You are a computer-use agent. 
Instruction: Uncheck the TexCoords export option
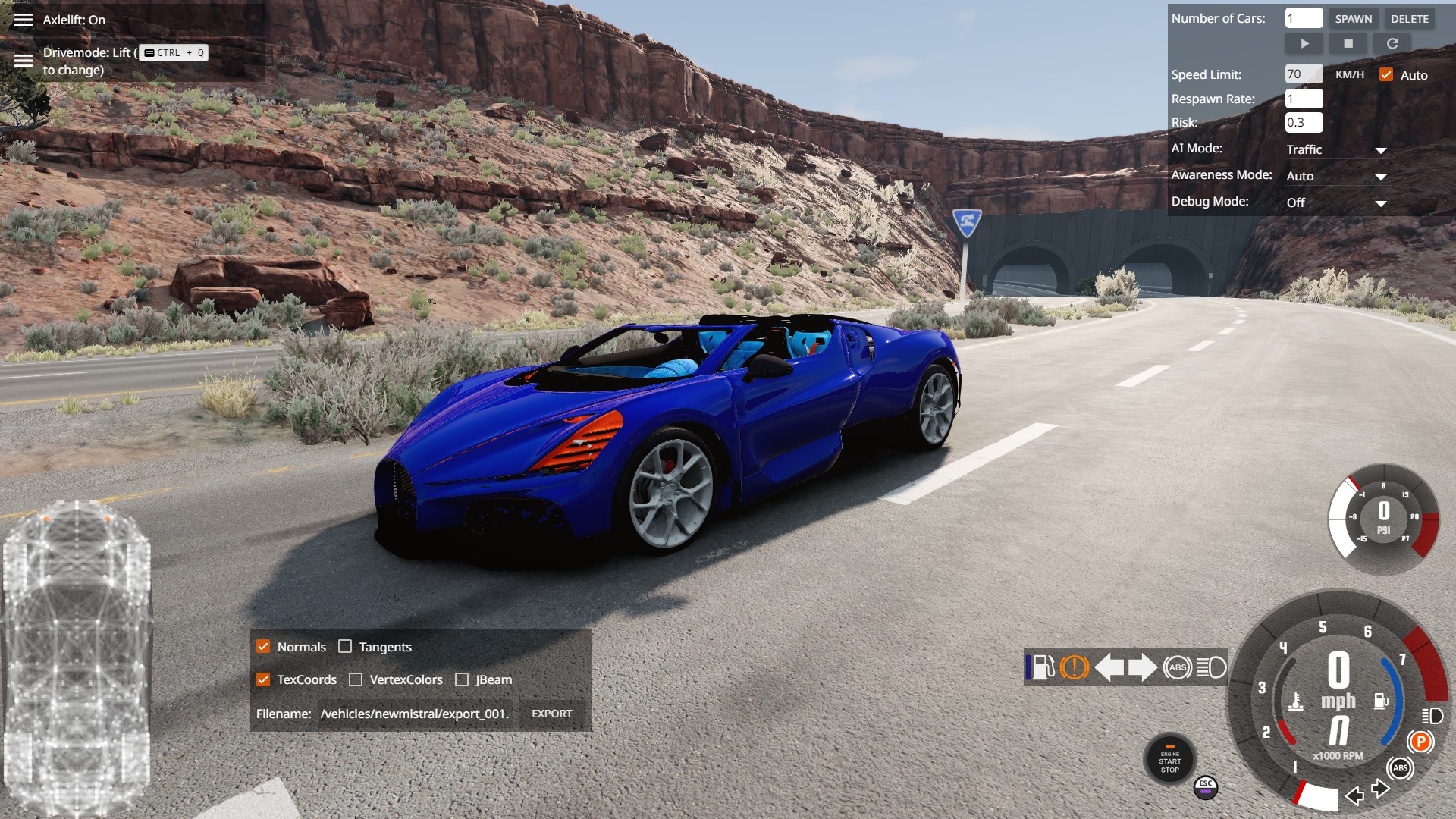point(263,679)
